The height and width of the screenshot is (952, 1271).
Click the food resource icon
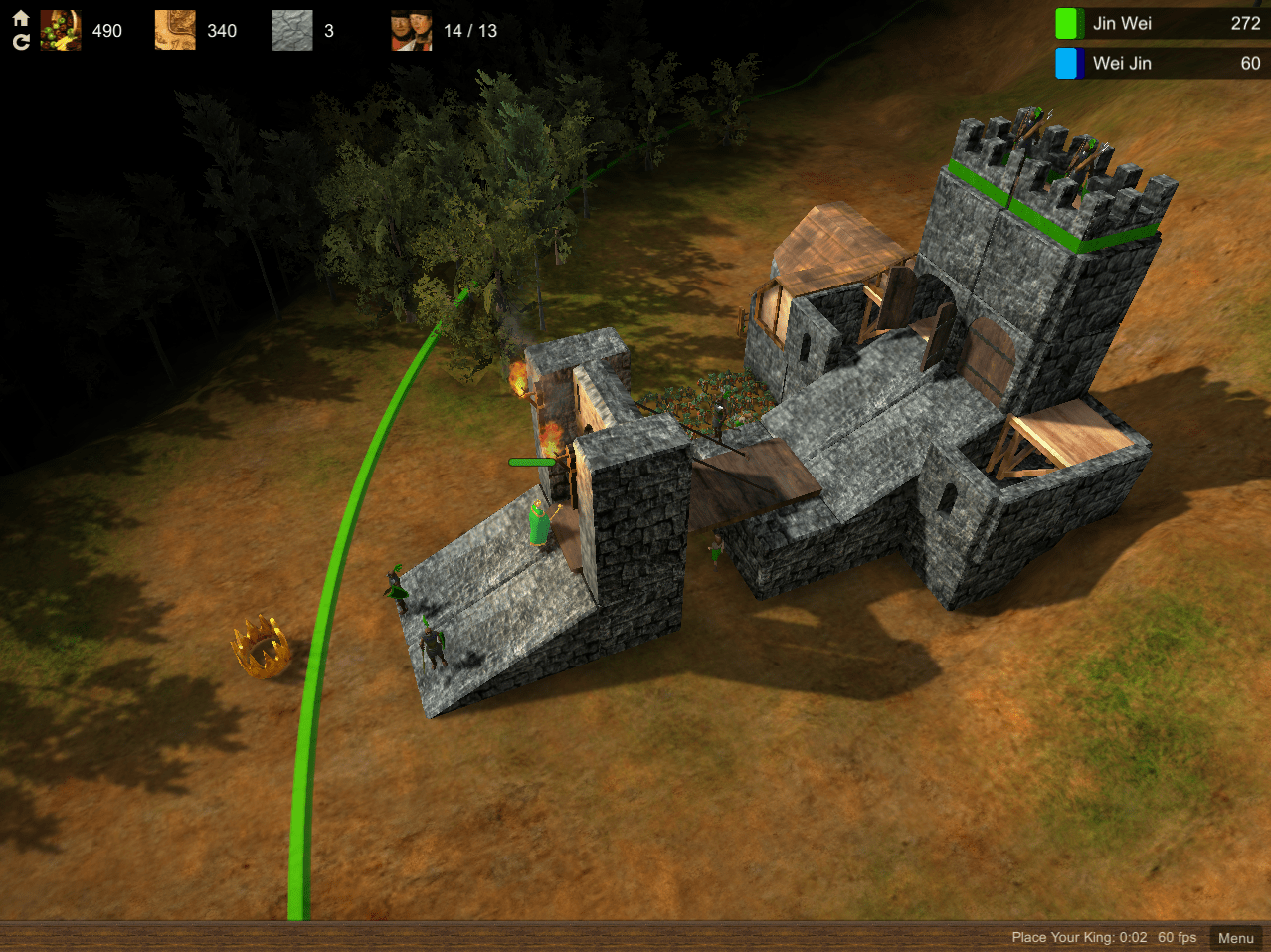click(61, 31)
